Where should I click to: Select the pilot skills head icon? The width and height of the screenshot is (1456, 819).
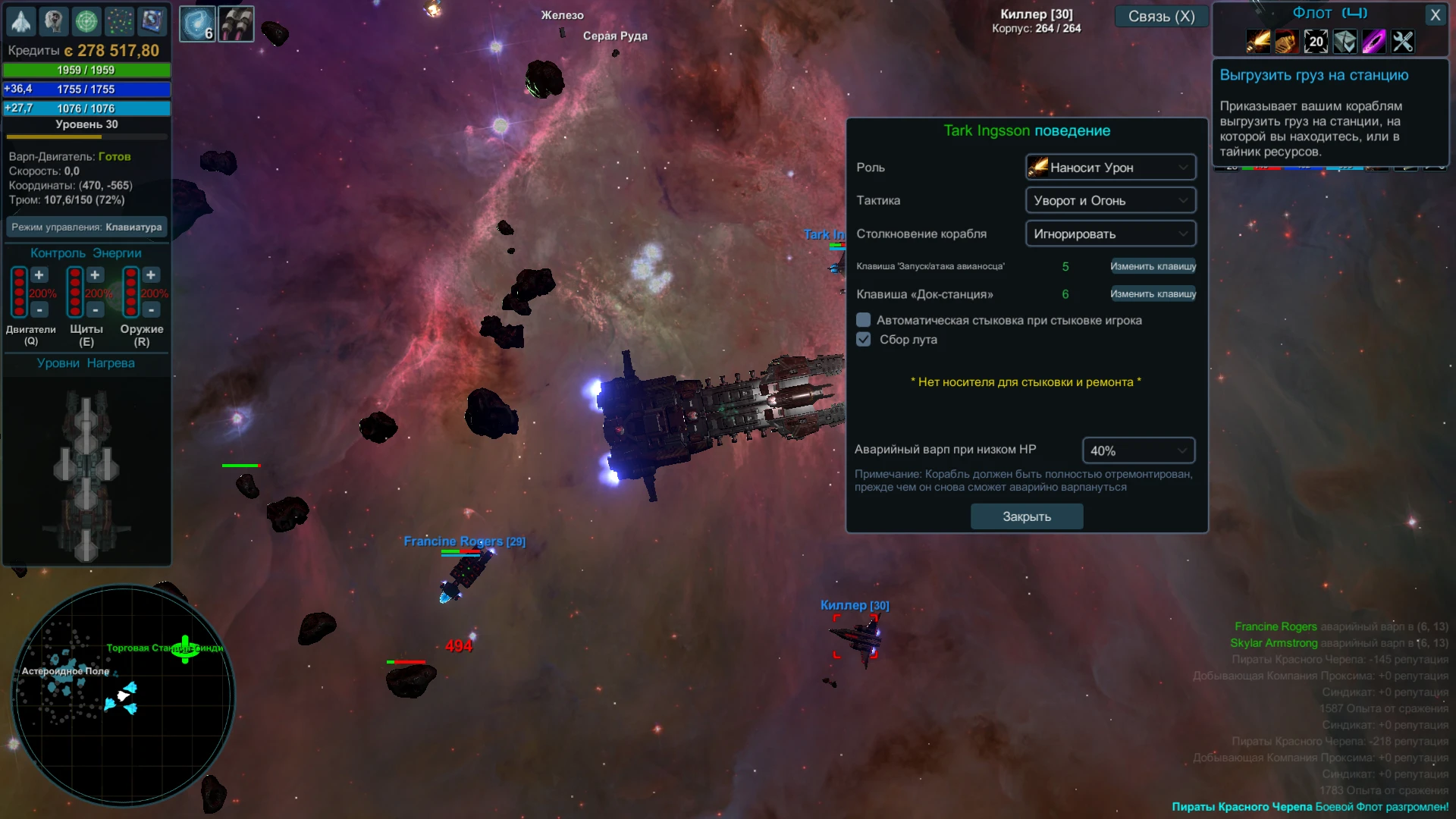click(53, 21)
